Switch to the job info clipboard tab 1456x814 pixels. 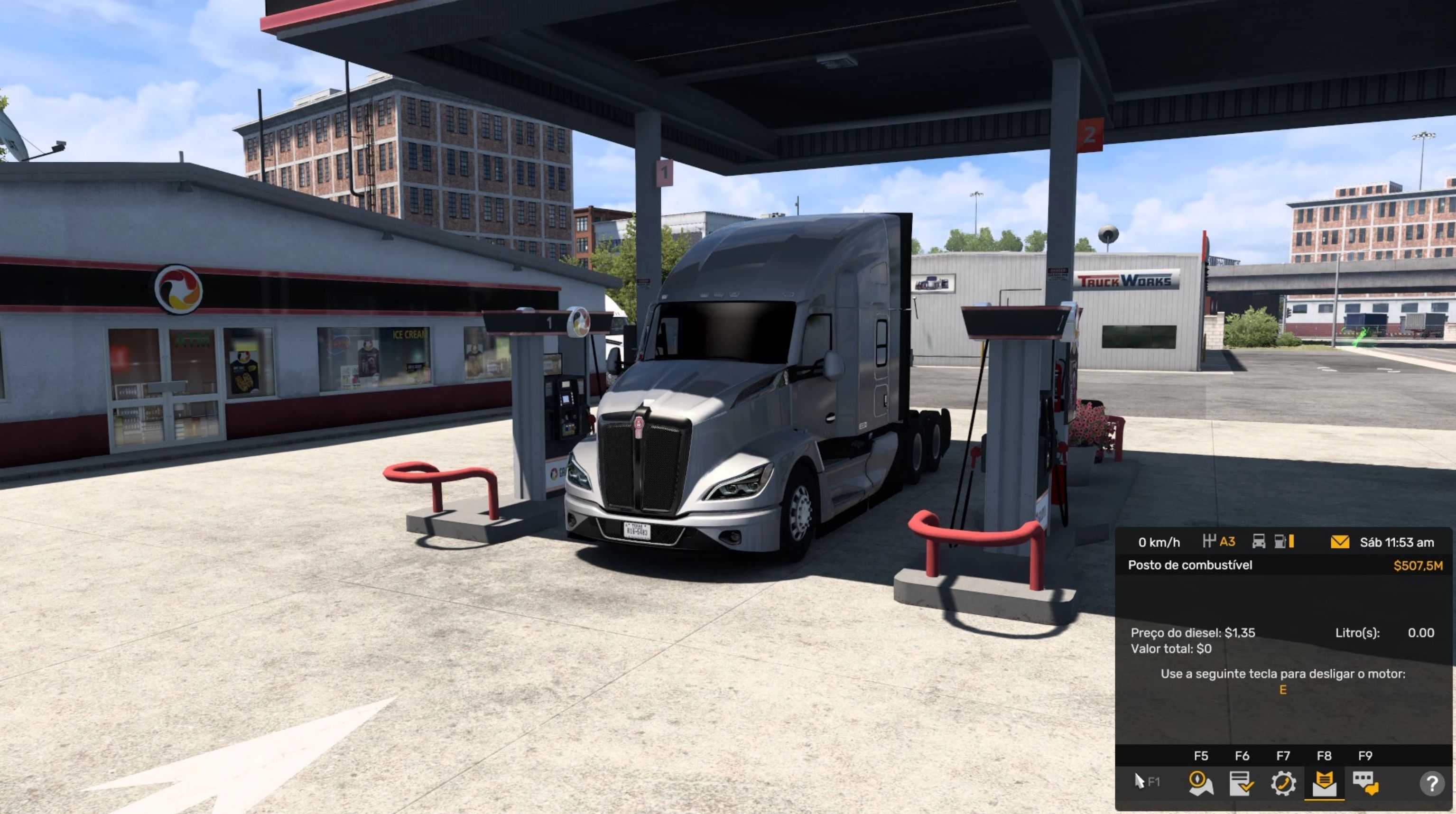click(1242, 783)
